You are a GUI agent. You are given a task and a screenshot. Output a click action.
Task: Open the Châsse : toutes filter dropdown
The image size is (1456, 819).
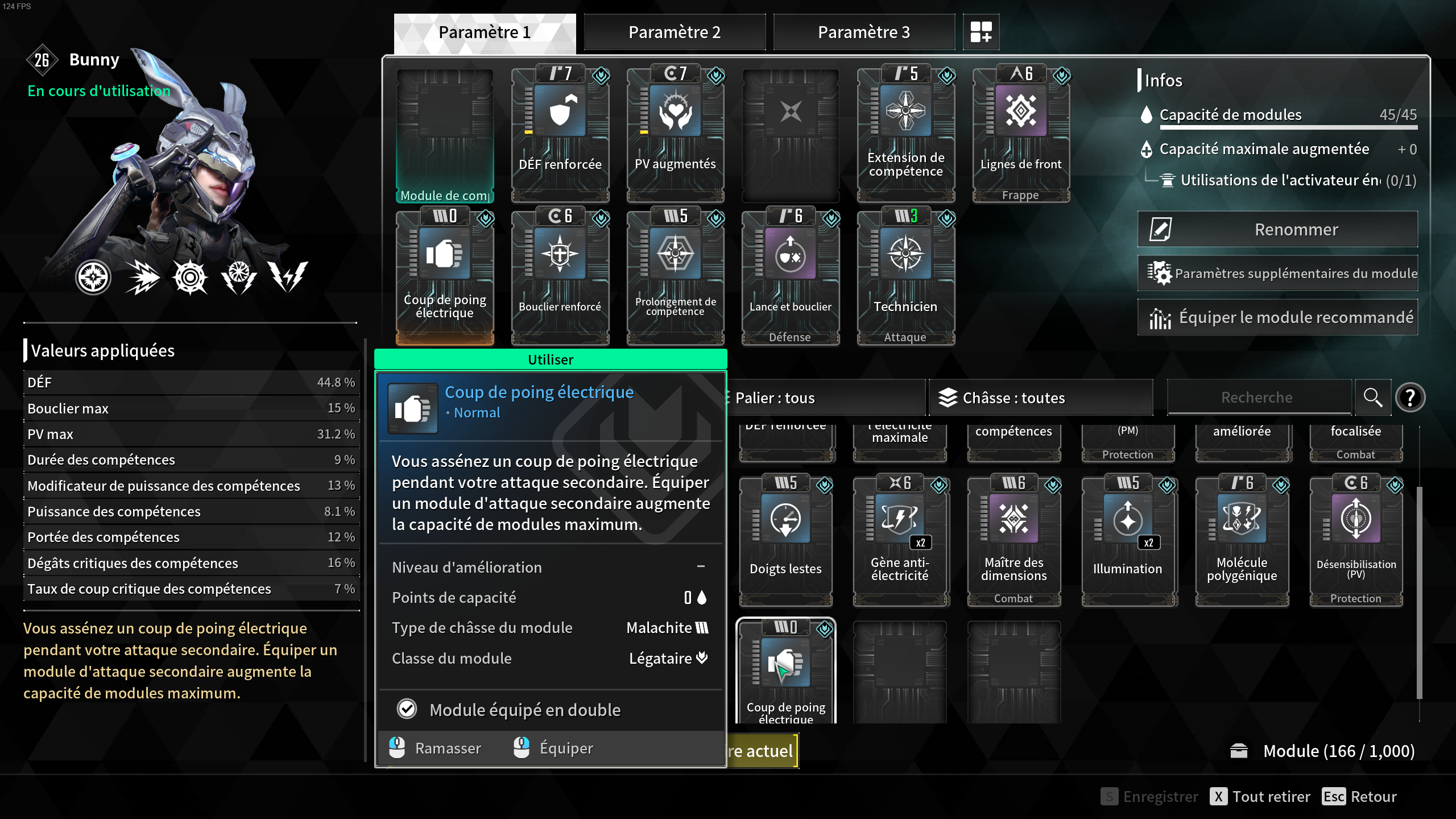click(1041, 397)
